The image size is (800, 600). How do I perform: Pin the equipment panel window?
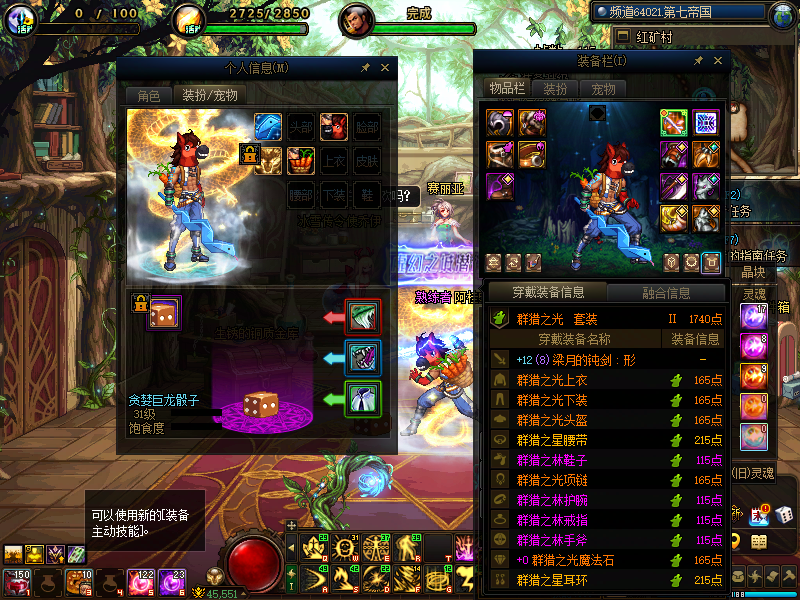coord(697,62)
